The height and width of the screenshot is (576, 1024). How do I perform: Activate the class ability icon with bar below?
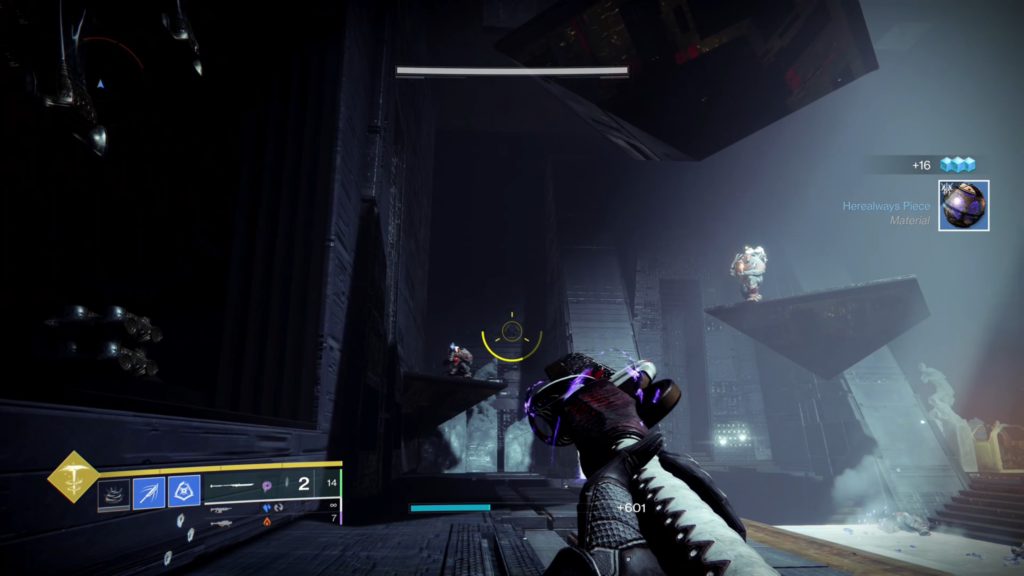113,494
